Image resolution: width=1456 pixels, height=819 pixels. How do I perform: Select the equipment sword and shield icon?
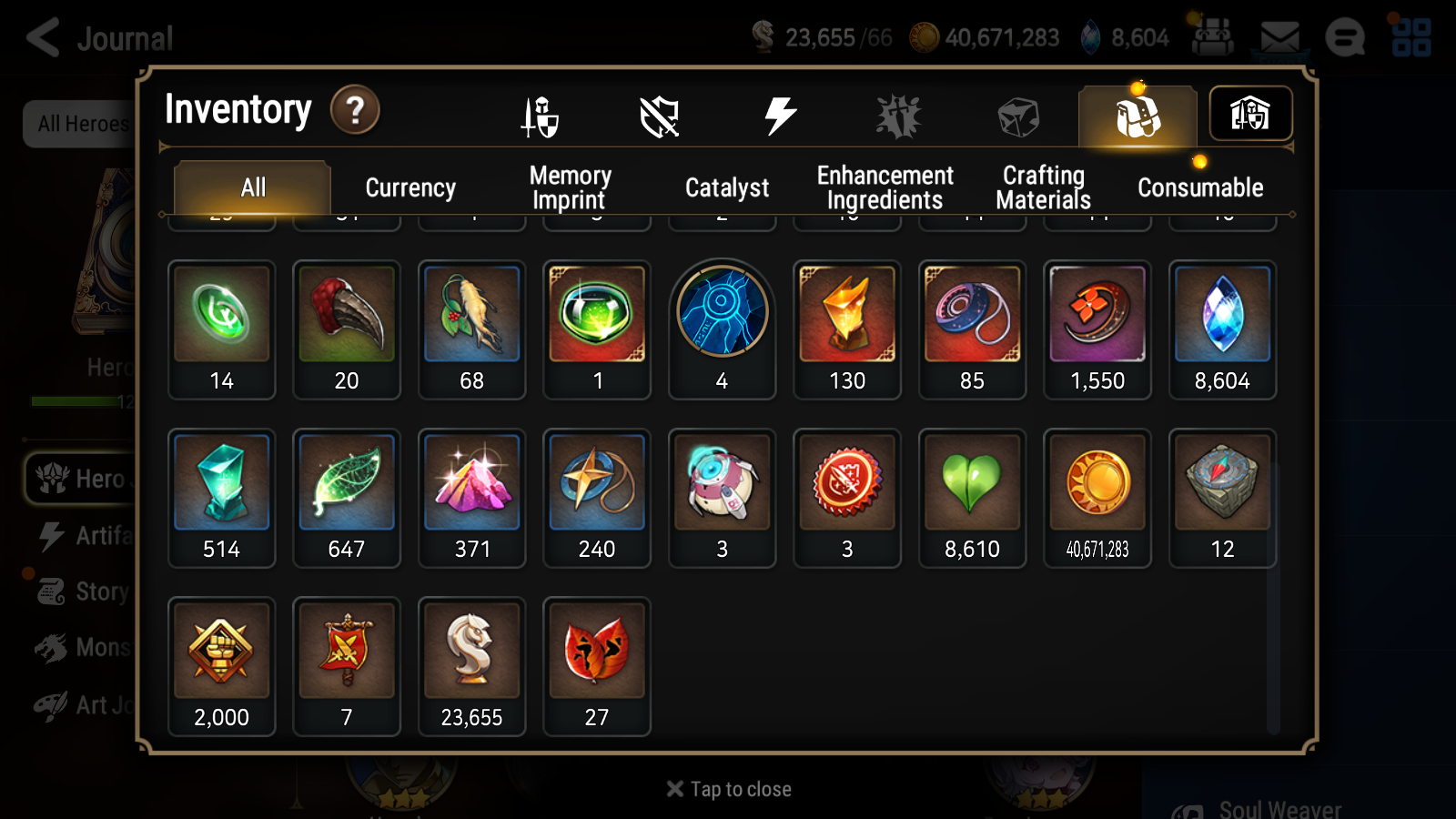click(x=540, y=116)
